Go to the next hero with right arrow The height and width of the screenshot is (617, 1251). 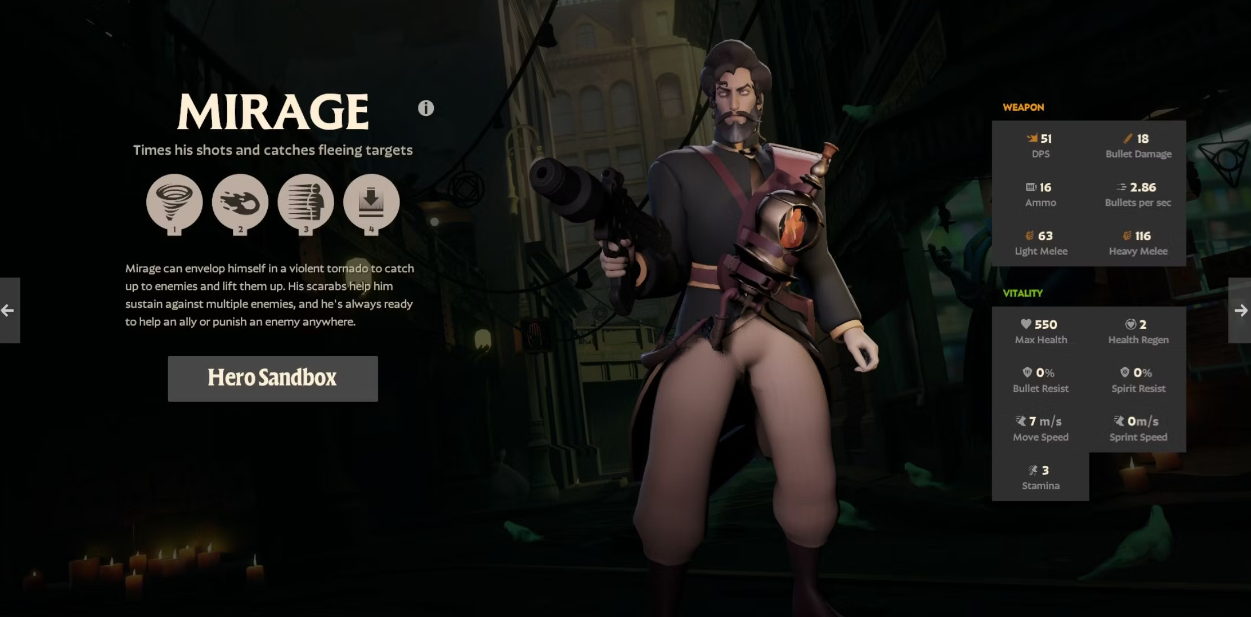tap(1240, 310)
